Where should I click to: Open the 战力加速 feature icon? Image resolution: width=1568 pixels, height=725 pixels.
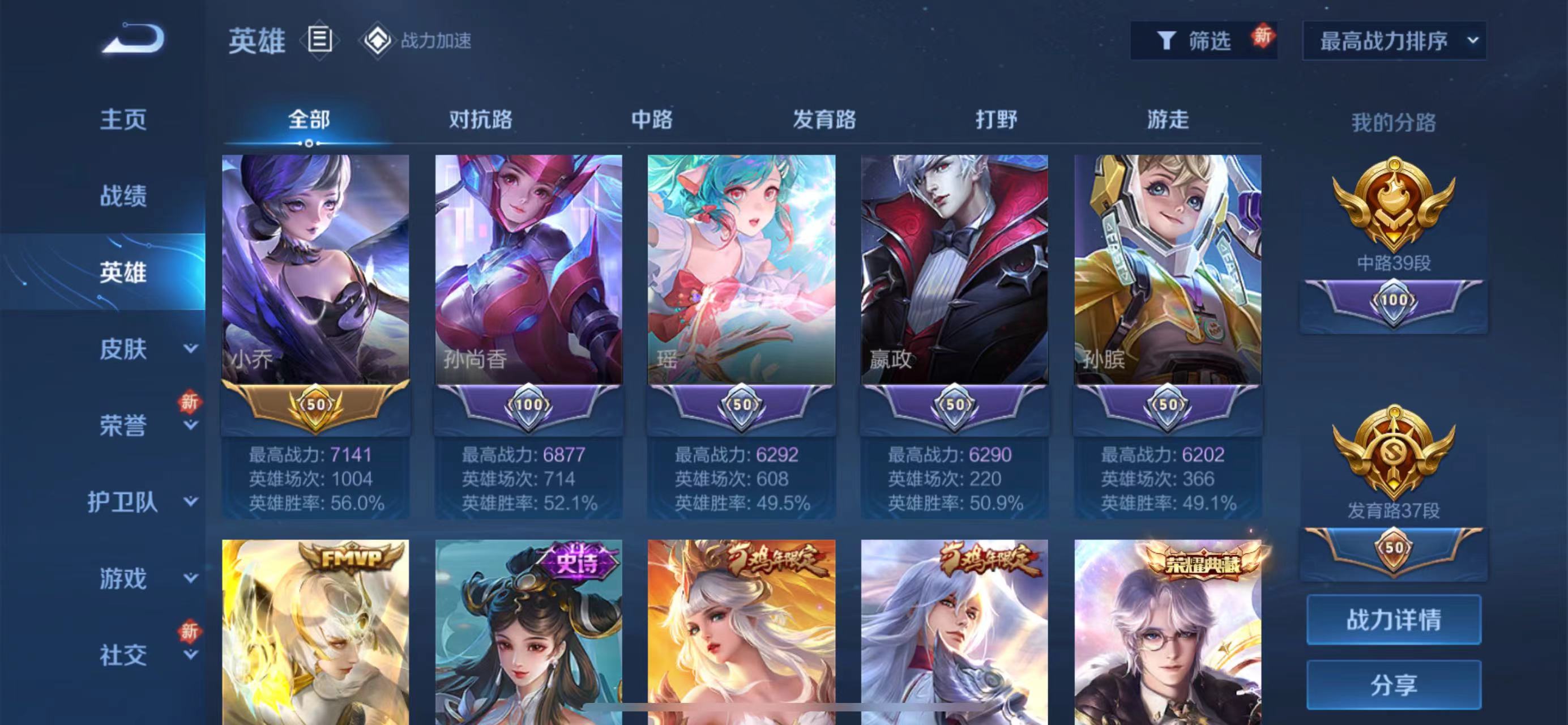pyautogui.click(x=379, y=41)
